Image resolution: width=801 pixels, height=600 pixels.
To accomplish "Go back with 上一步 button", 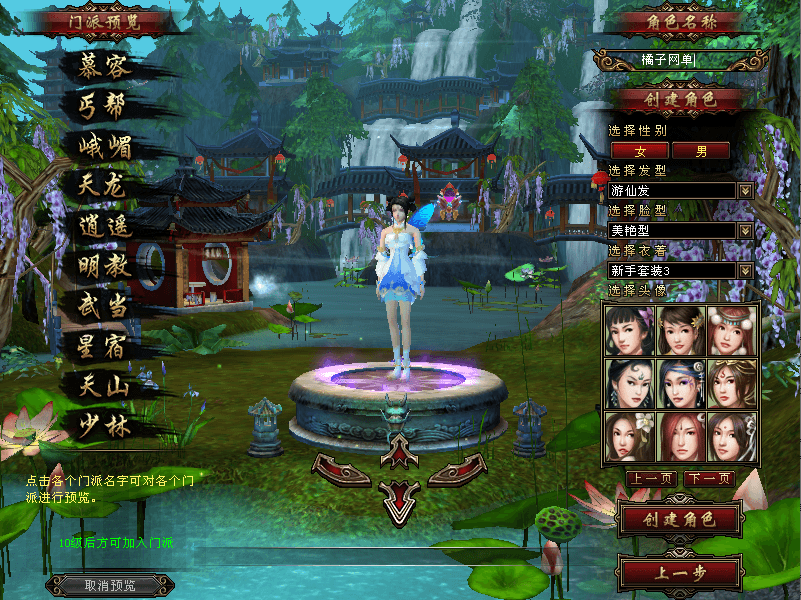I will 679,574.
